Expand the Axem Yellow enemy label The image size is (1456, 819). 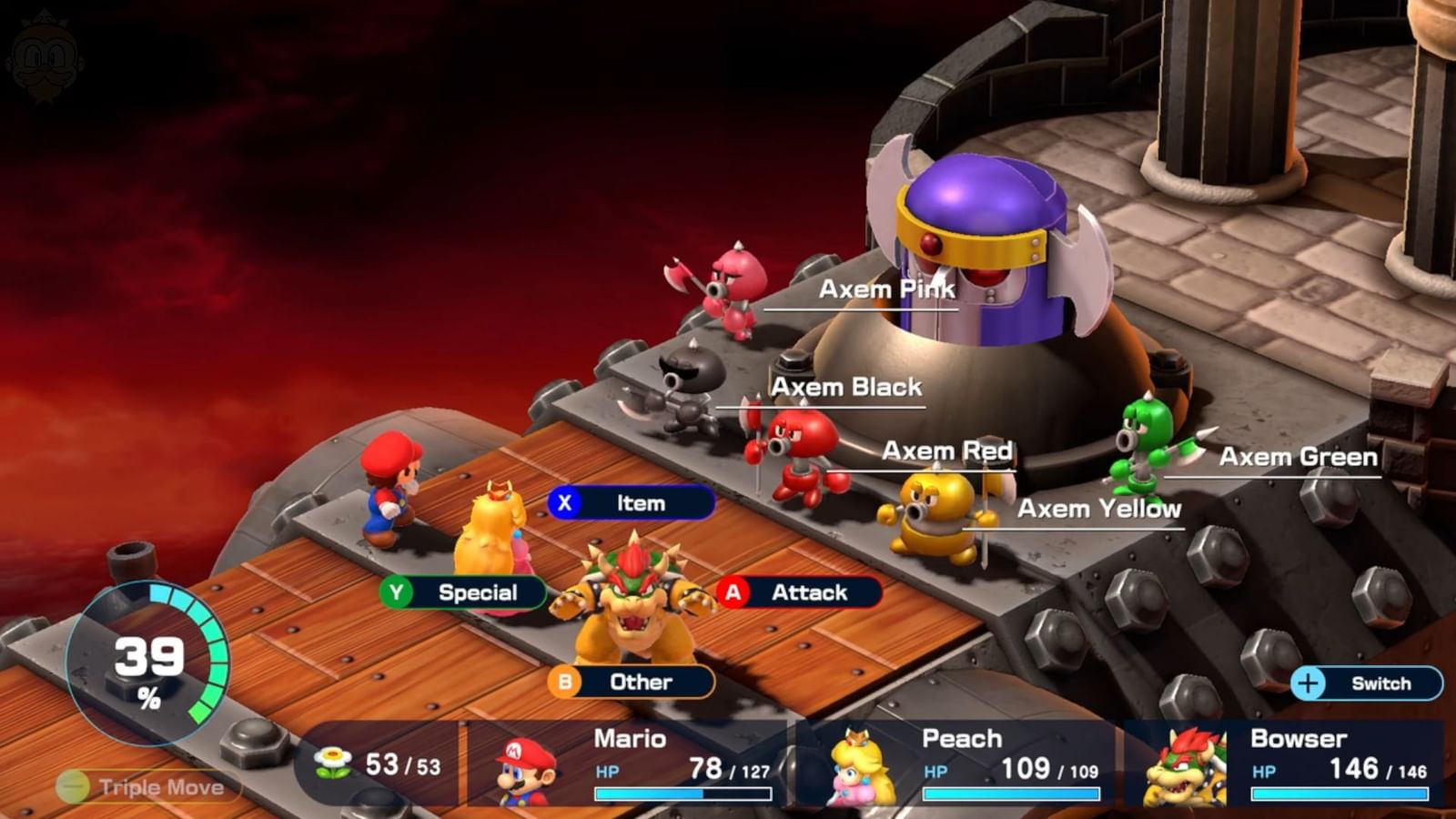[x=1100, y=510]
